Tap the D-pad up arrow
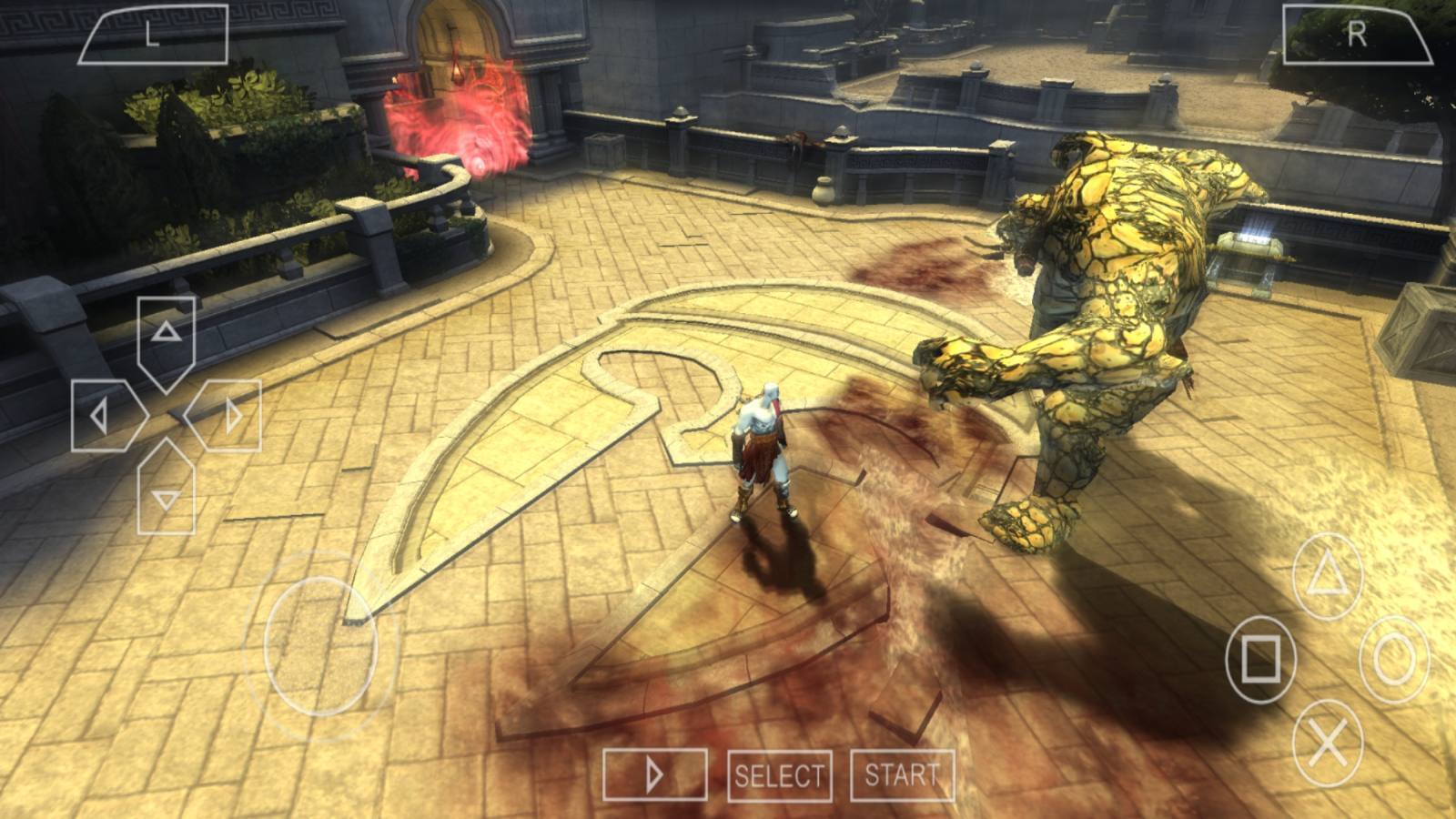1456x819 pixels. [166, 333]
